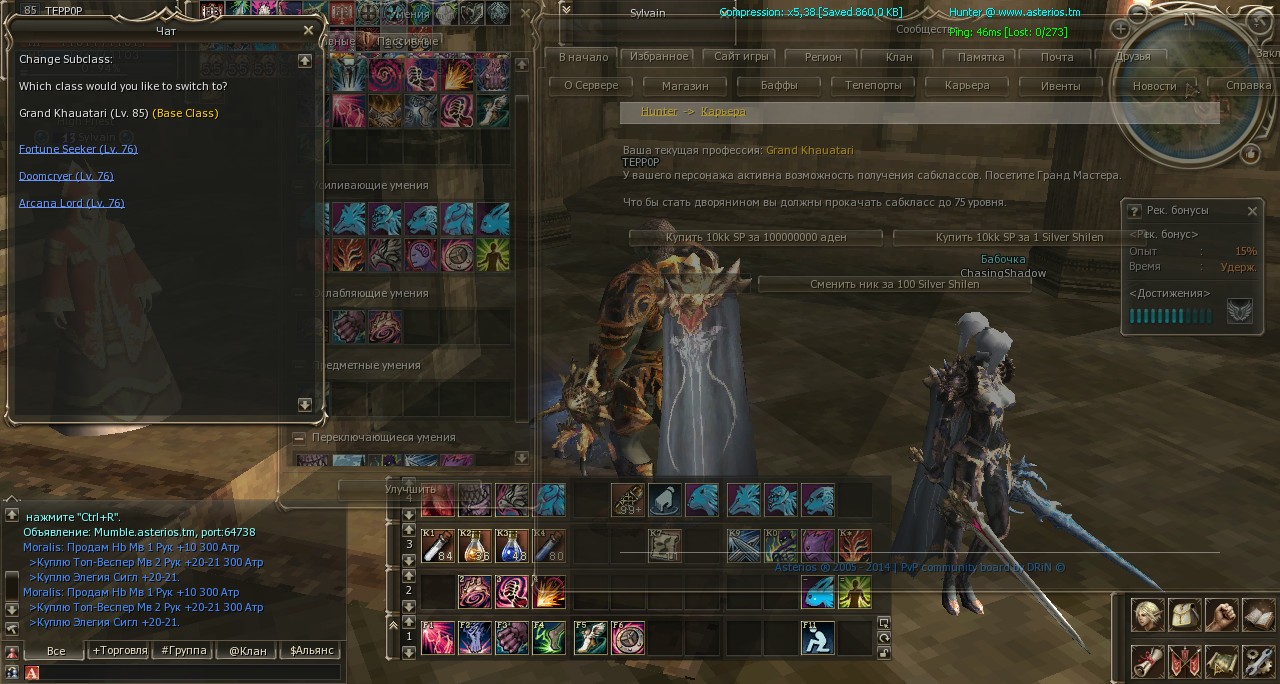Follow the Hunter breadcrumb link

tap(659, 112)
